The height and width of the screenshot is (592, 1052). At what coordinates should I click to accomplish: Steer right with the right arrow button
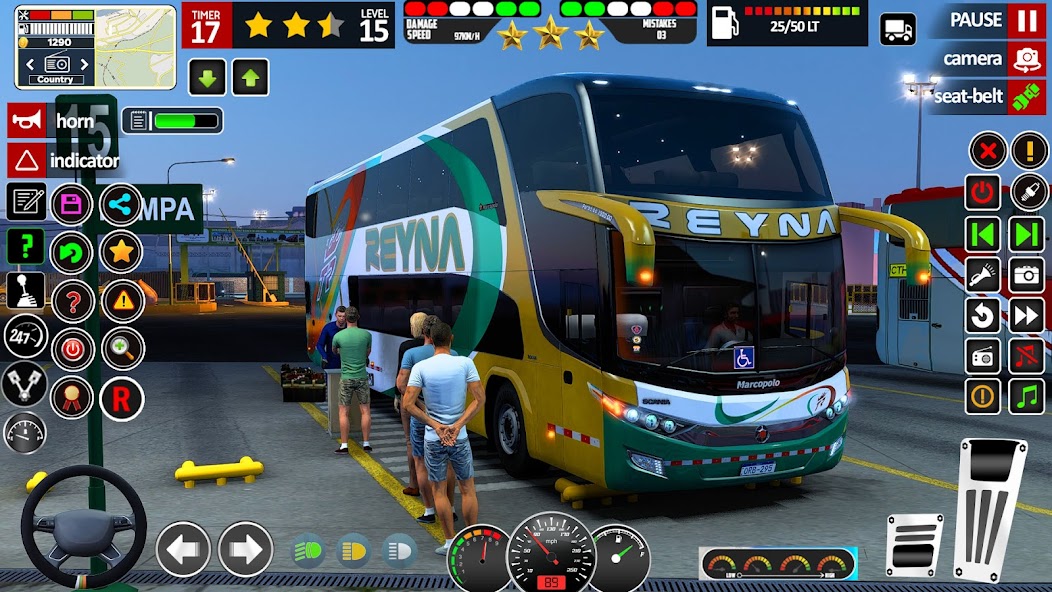245,549
